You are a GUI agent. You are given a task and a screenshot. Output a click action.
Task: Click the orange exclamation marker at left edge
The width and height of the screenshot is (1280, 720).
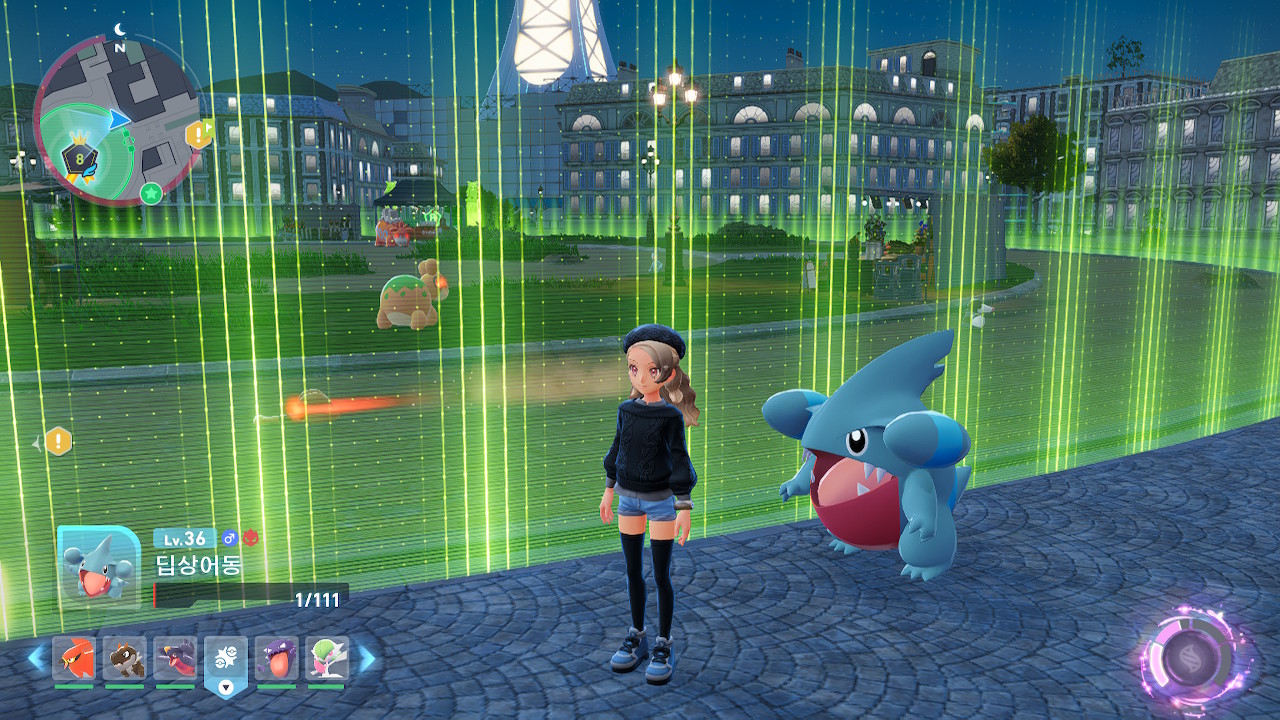(x=59, y=440)
